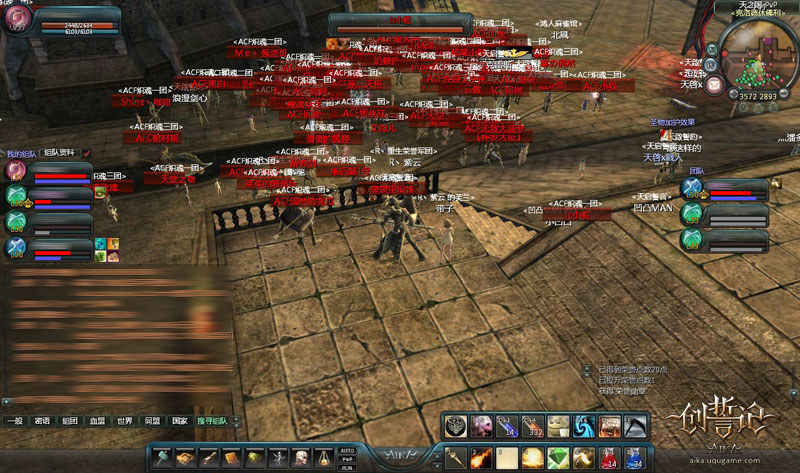The width and height of the screenshot is (800, 473).
Task: Select the 搜寻组队 party search tab
Action: (x=212, y=421)
